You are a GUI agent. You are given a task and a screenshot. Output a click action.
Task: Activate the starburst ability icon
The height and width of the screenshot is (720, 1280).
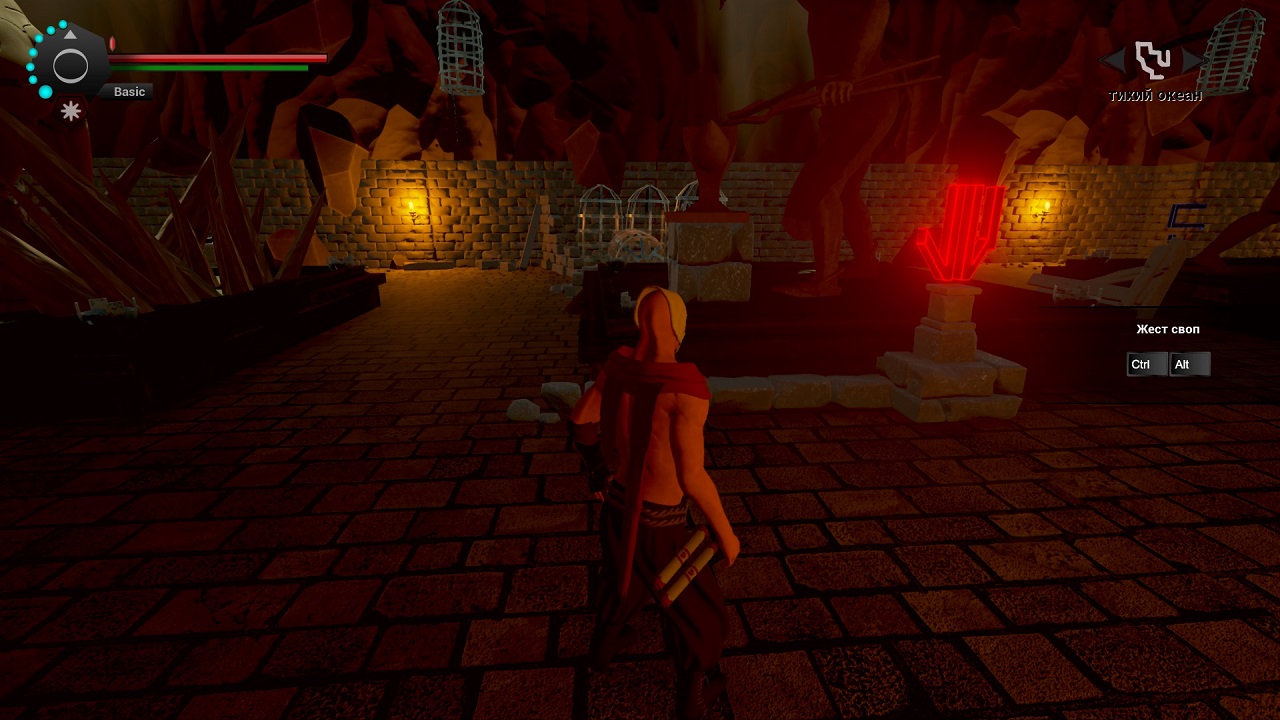click(71, 111)
